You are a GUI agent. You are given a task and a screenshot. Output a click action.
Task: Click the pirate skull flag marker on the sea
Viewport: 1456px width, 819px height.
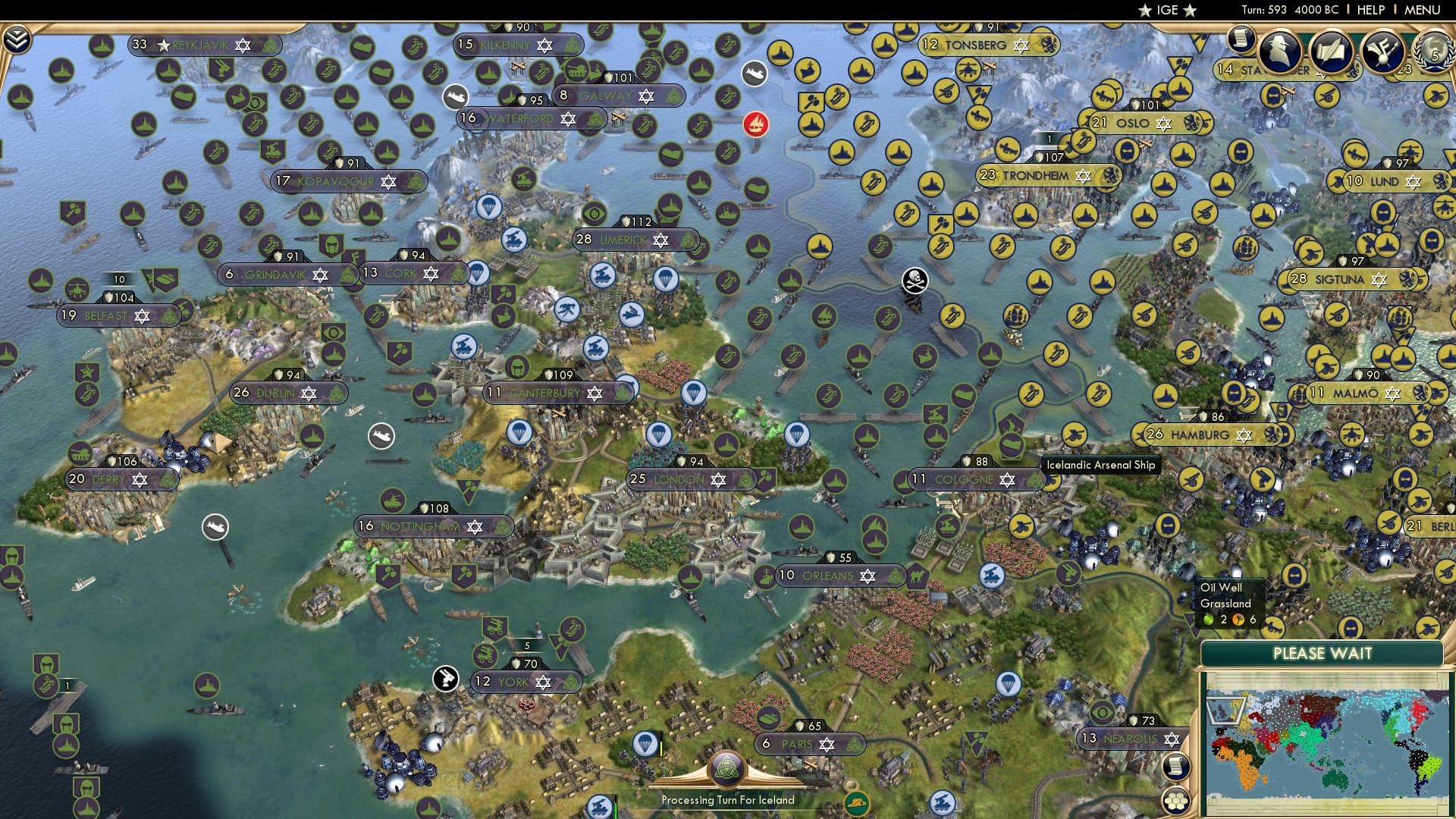(914, 281)
